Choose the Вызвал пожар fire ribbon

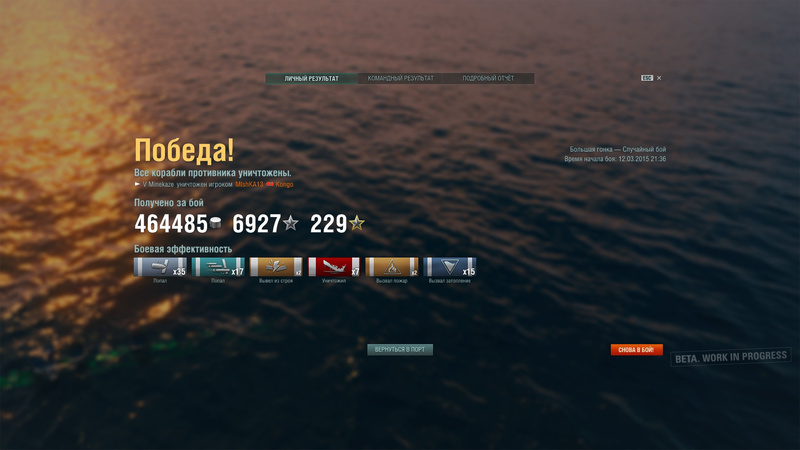[x=392, y=267]
